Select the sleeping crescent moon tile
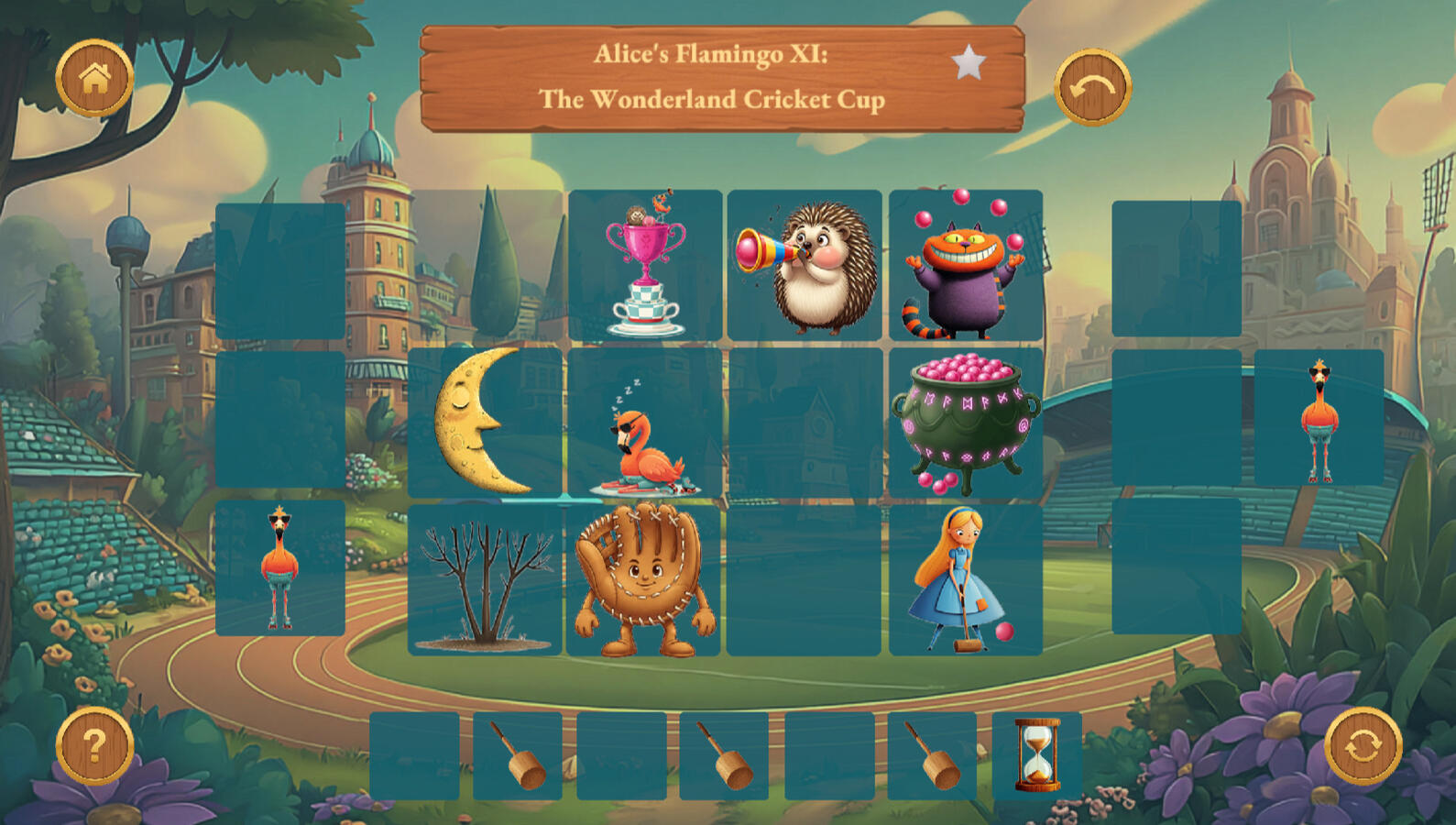1456x825 pixels. (x=485, y=422)
